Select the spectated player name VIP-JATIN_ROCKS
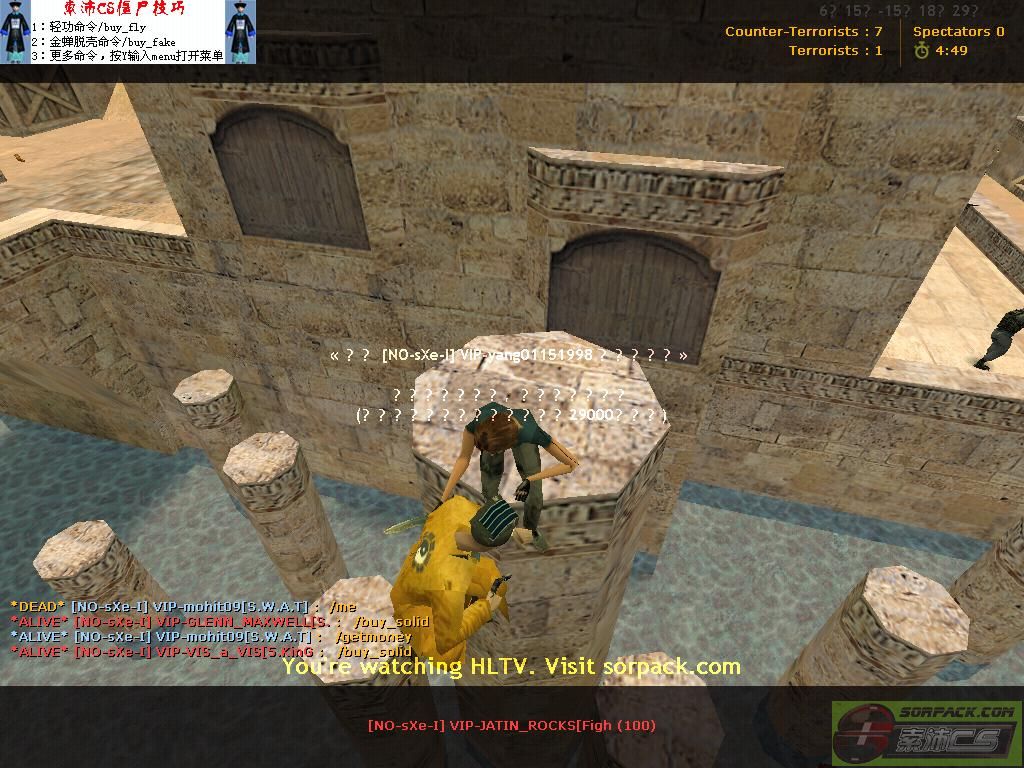Viewport: 1024px width, 768px height. tap(511, 725)
